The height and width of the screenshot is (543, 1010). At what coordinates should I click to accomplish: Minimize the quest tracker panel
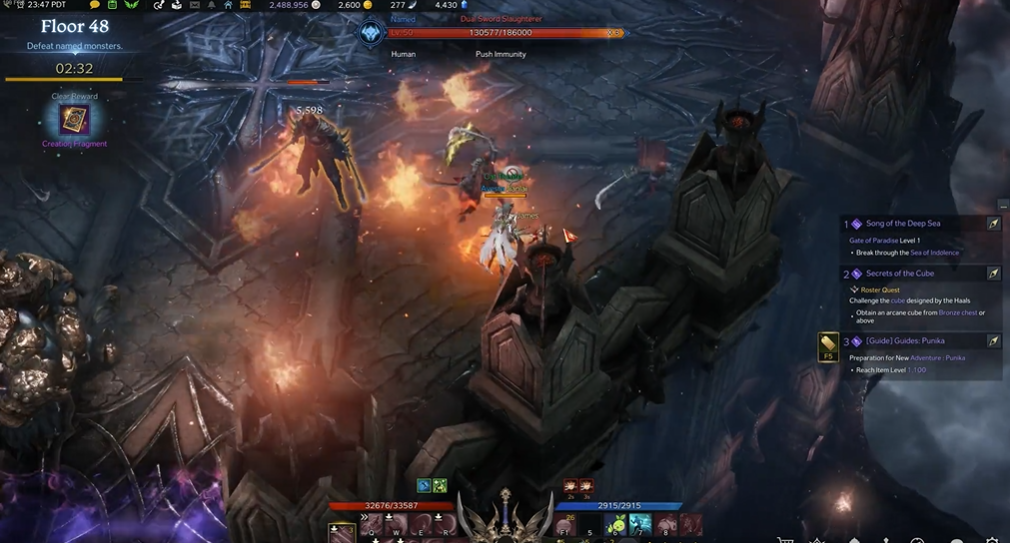(1003, 205)
